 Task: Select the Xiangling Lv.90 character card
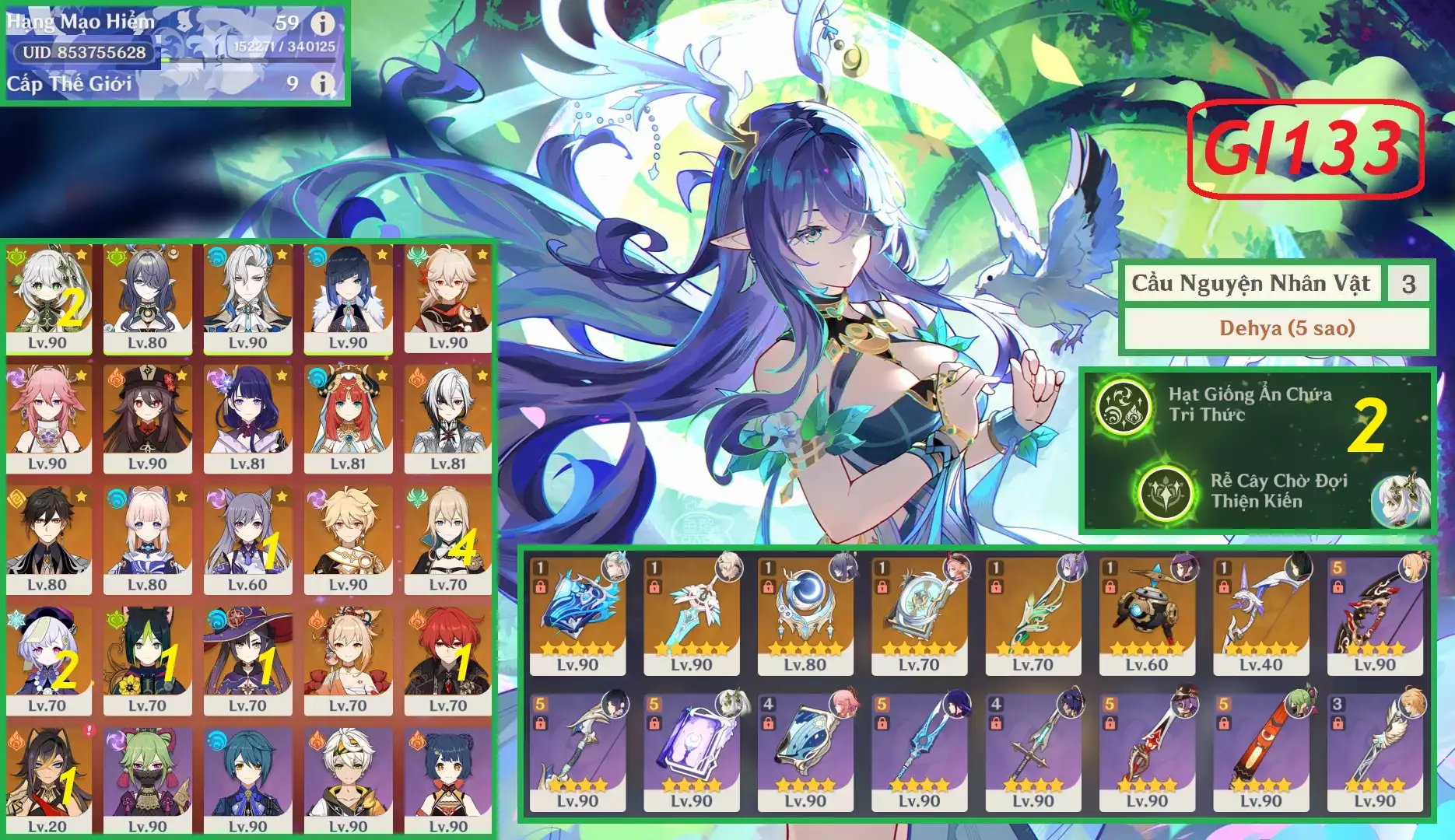click(x=448, y=782)
